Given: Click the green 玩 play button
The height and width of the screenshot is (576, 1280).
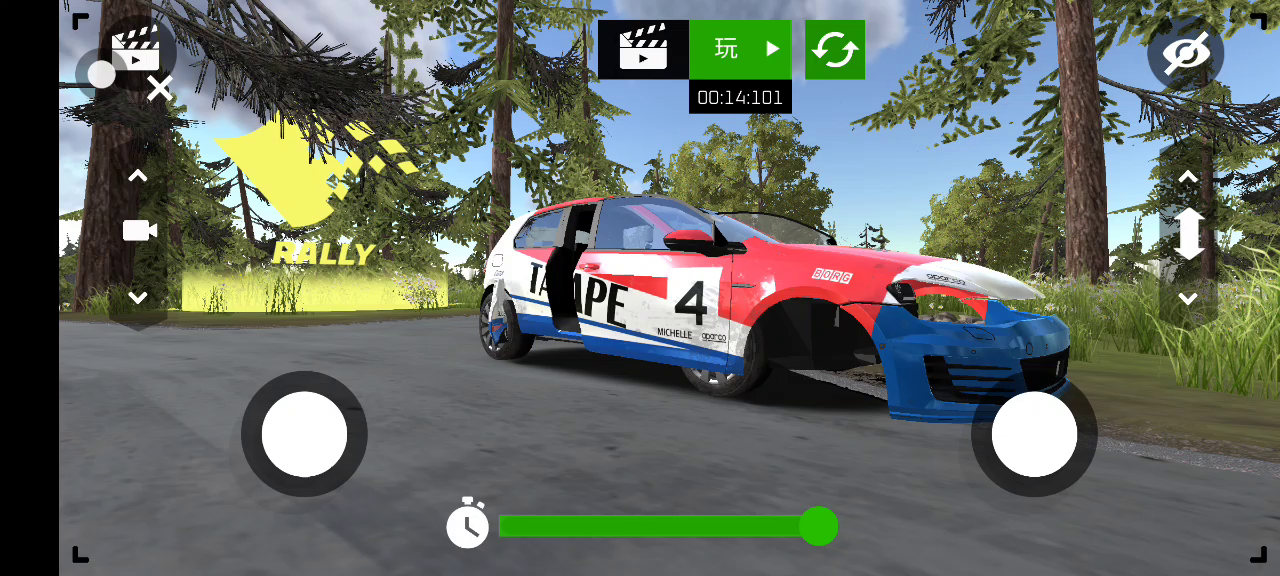Looking at the screenshot, I should pos(740,49).
